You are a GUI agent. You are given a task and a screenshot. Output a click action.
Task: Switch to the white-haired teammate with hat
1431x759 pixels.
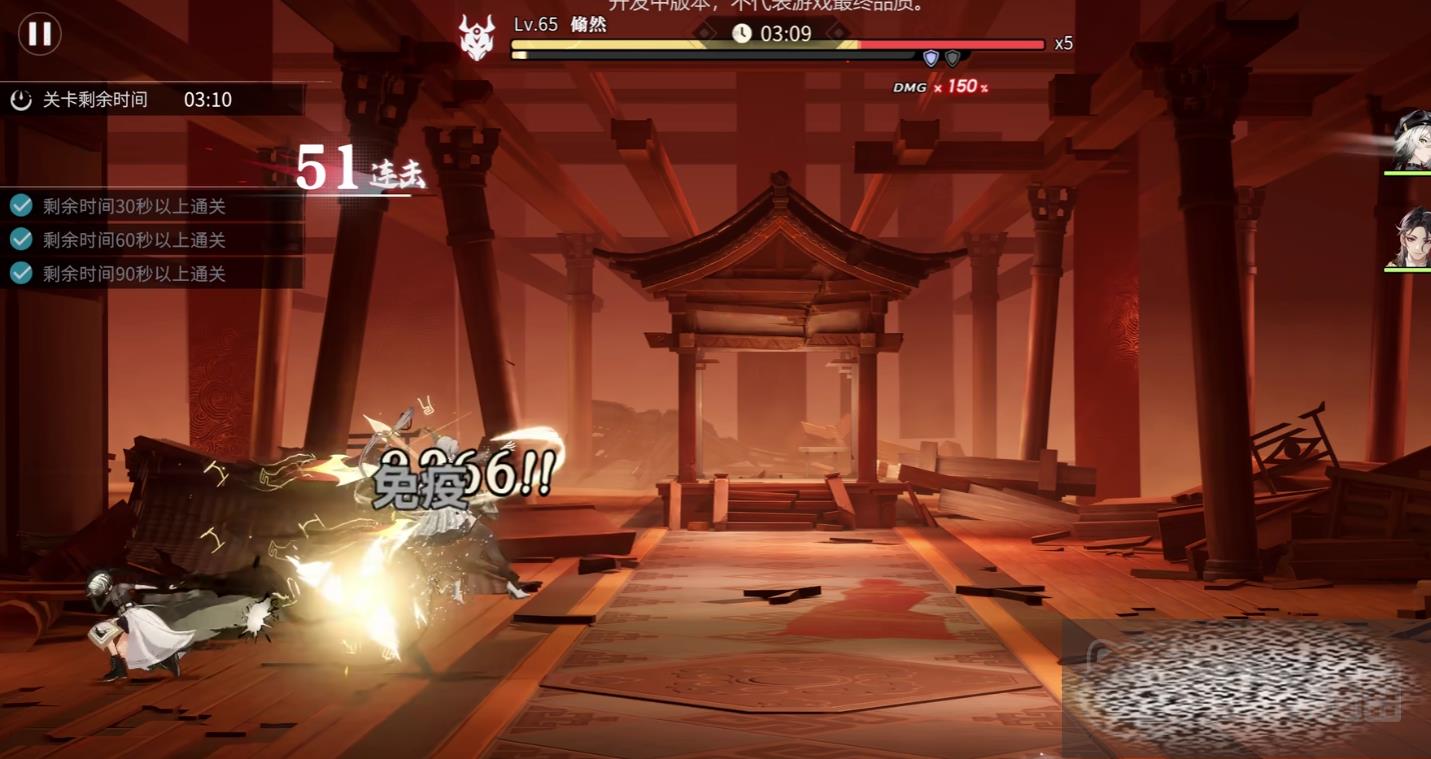tap(1411, 141)
